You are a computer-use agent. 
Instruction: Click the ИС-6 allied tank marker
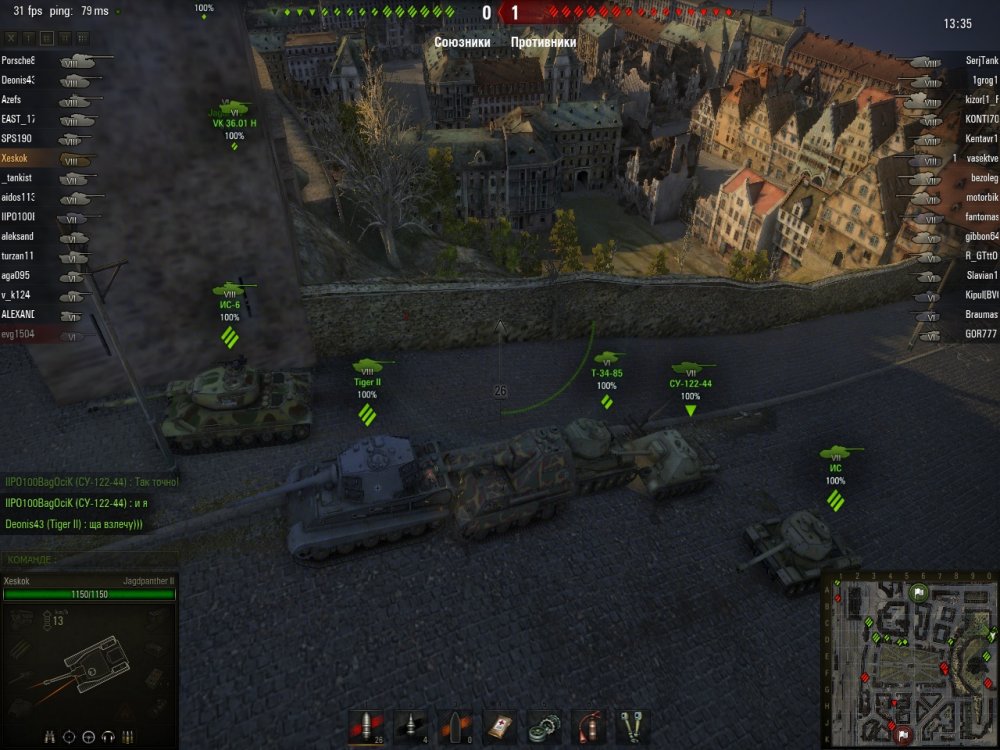point(229,304)
